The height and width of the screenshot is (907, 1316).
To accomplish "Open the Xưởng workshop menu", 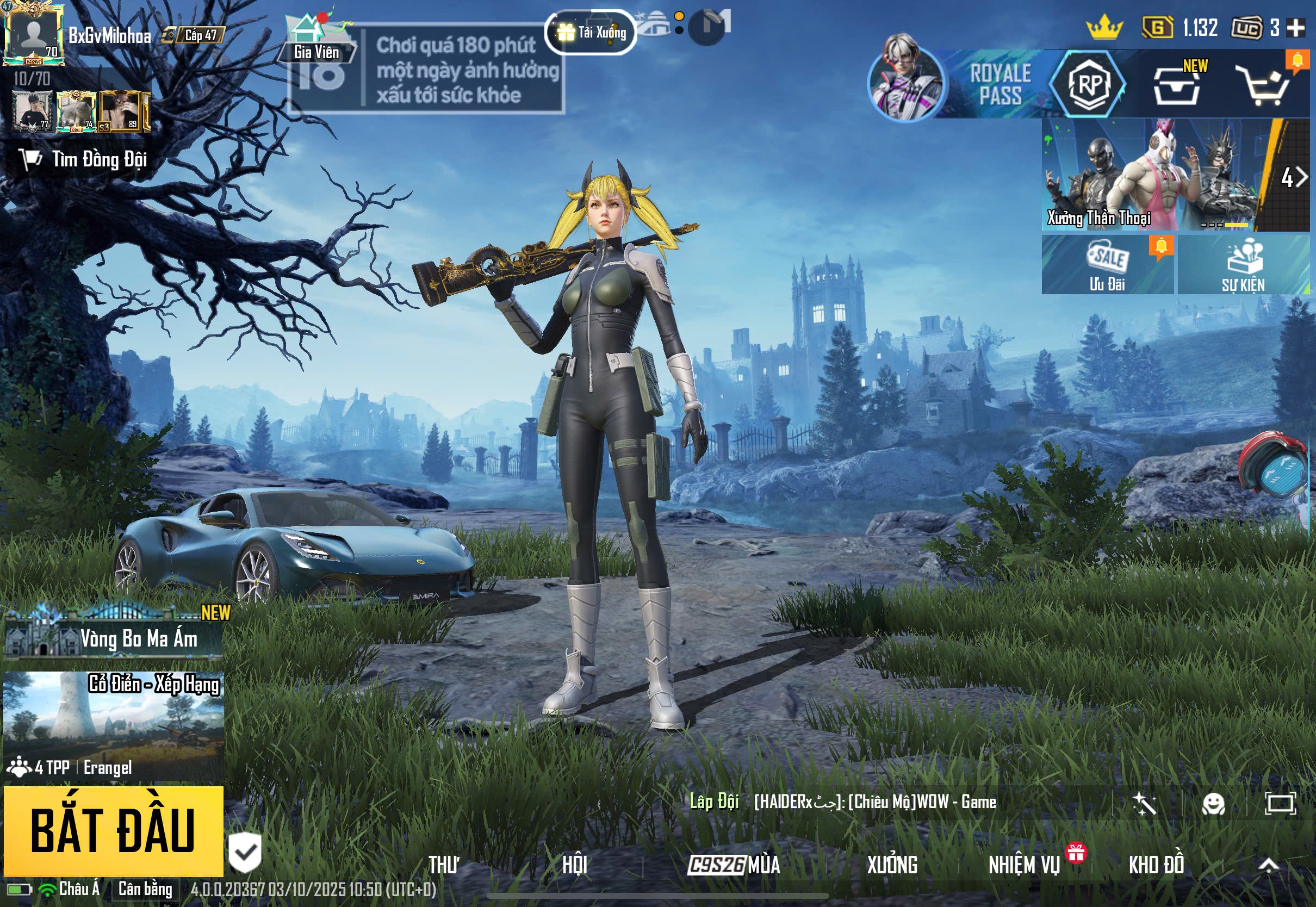I will click(891, 865).
